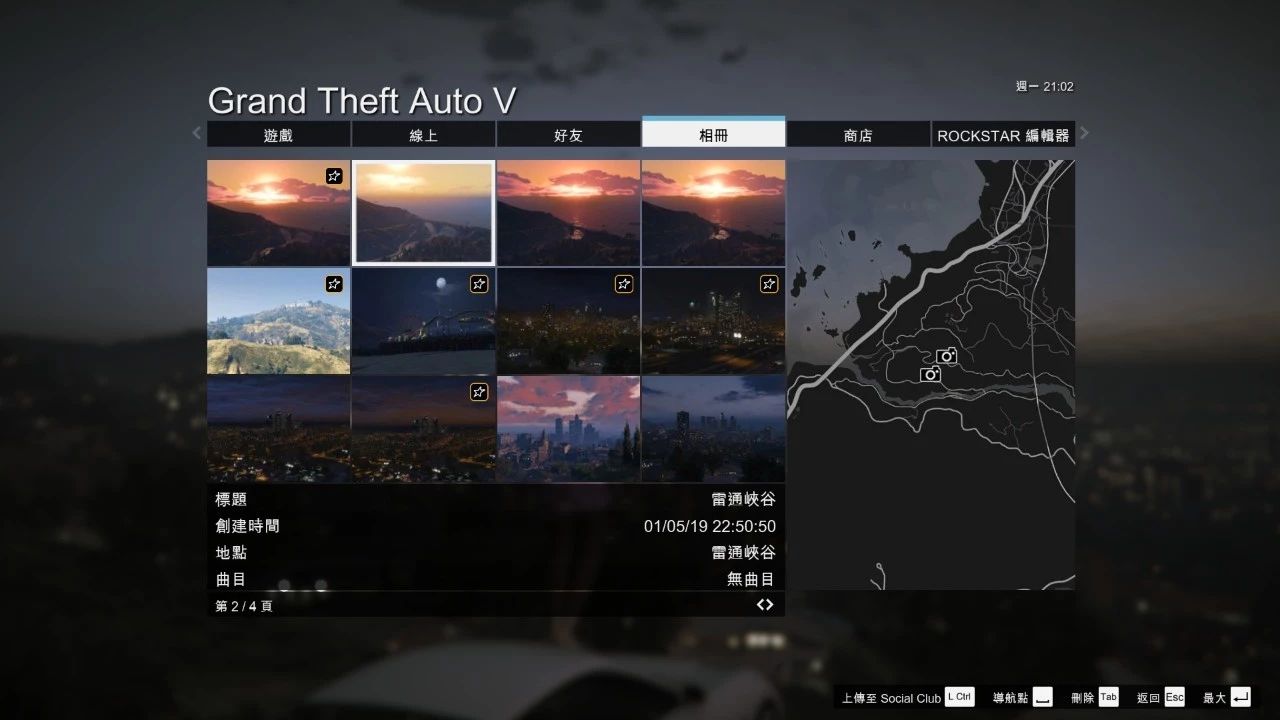Select the 好友 tab
Viewport: 1280px width, 720px height.
tap(568, 135)
